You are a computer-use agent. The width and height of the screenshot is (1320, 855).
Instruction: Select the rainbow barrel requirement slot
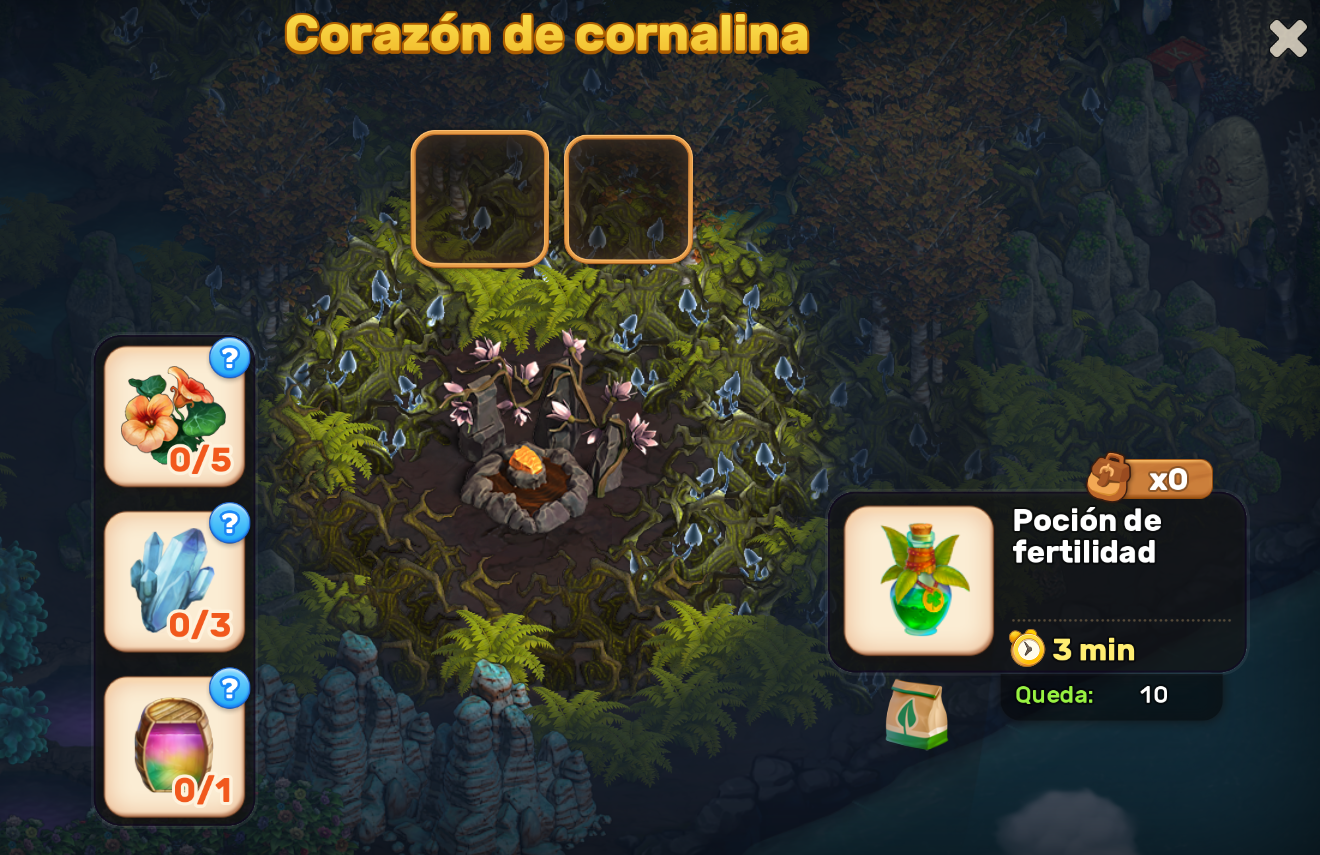(x=174, y=747)
